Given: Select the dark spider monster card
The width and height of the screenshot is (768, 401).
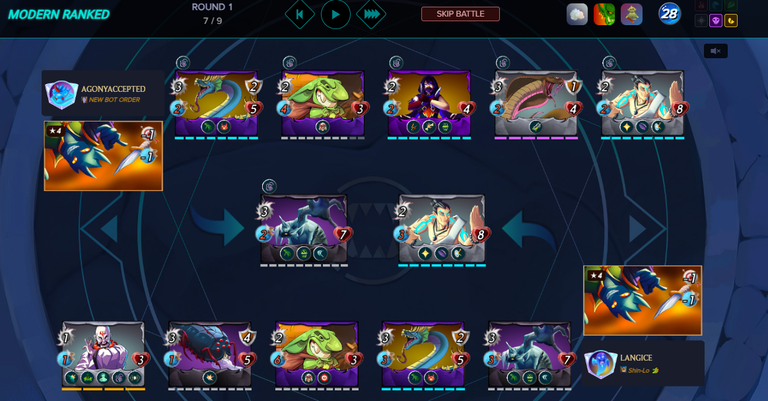Looking at the screenshot, I should point(210,354).
